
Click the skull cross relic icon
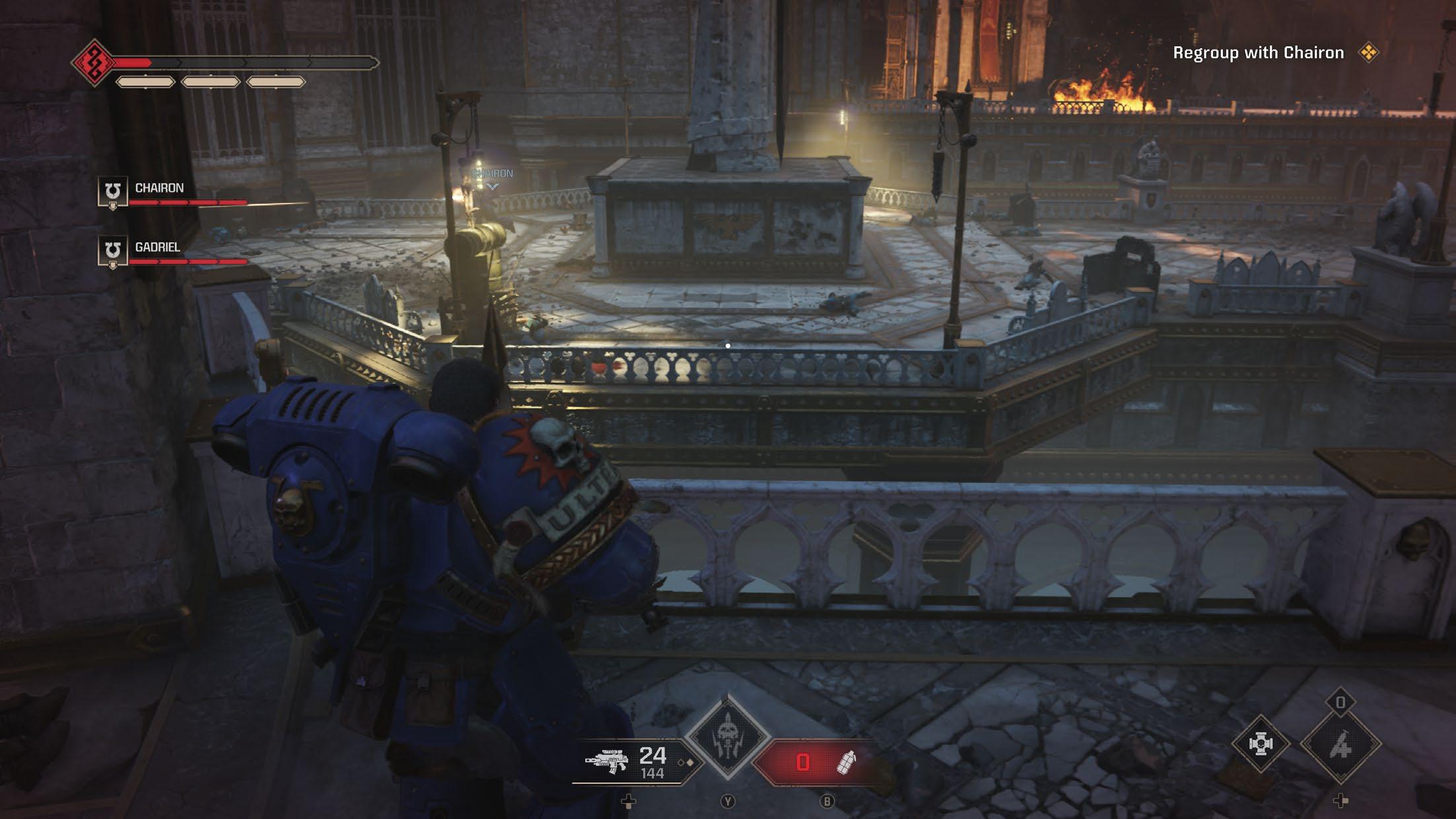coord(1260,744)
